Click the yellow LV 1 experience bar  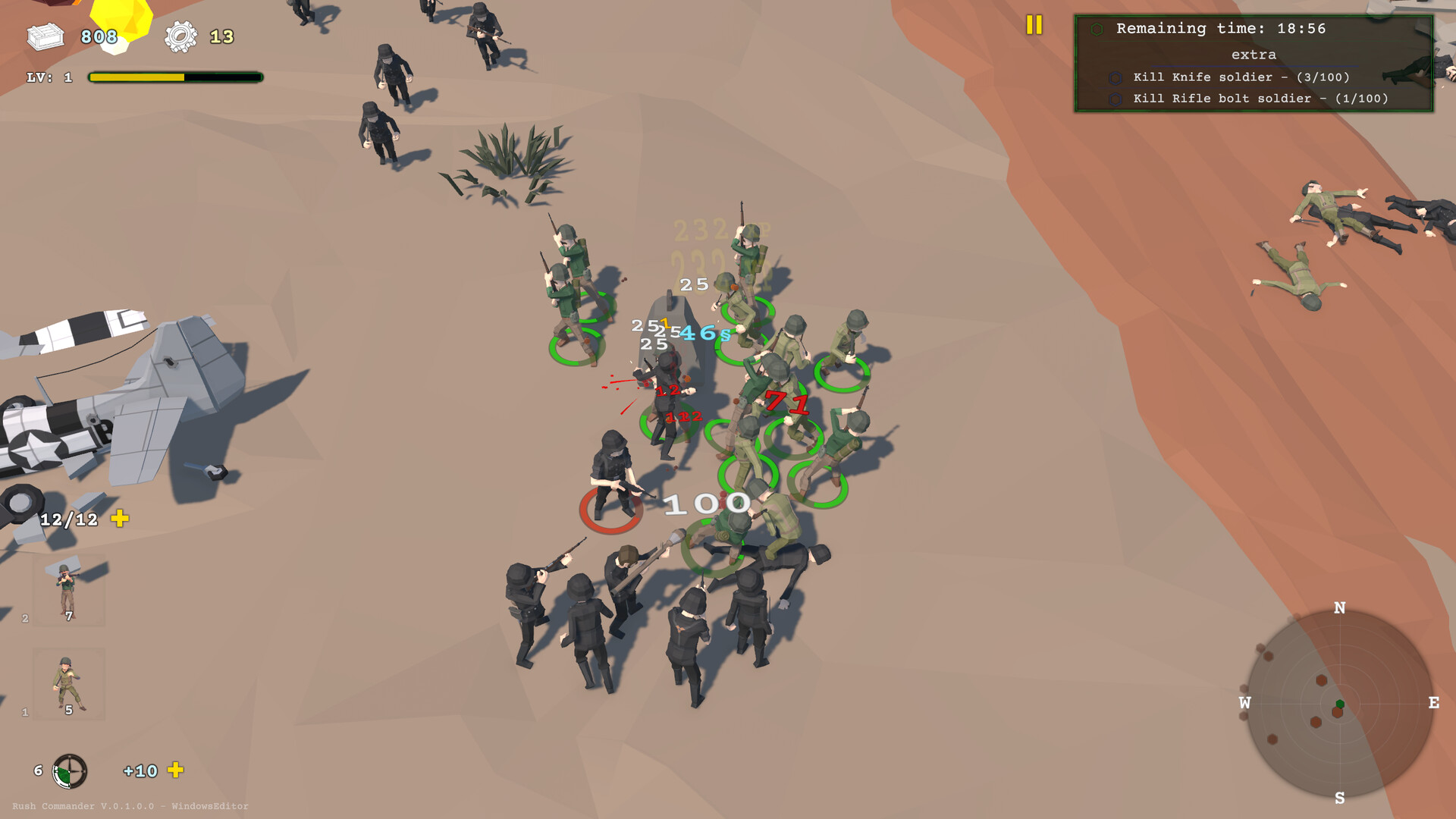tap(136, 77)
